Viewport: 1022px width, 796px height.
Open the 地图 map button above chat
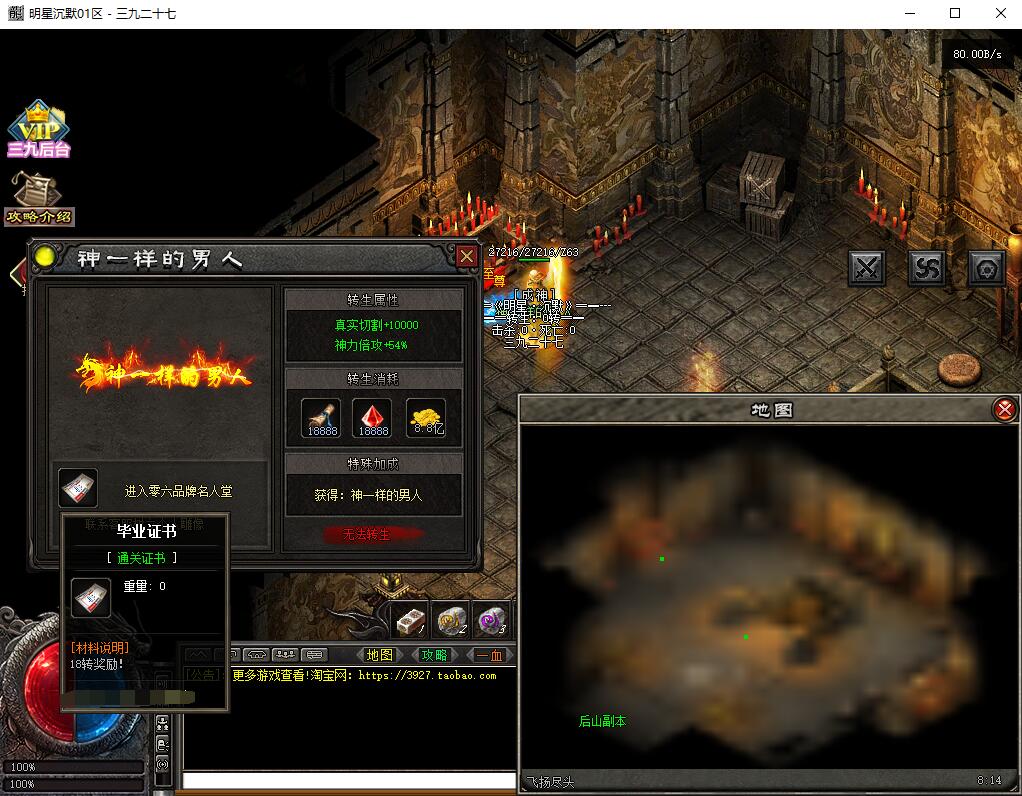tap(380, 656)
